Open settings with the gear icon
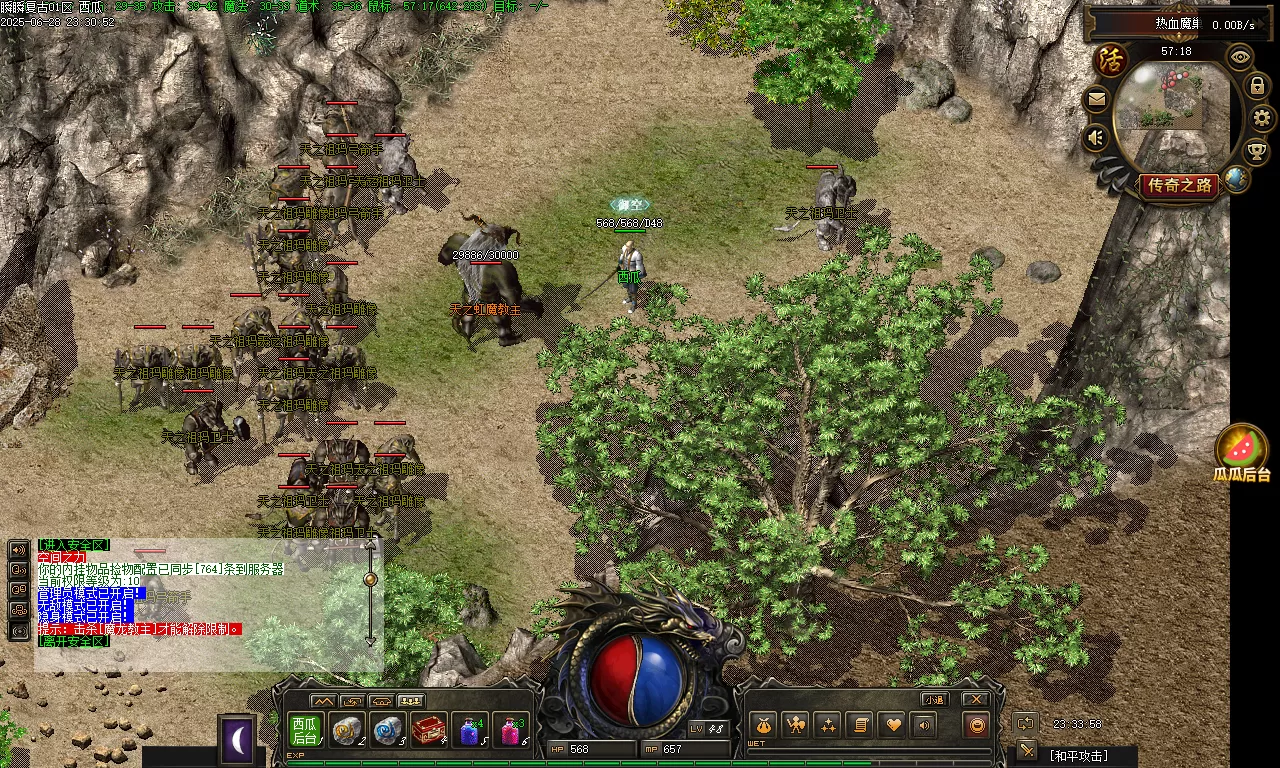This screenshot has width=1280, height=768. coord(1262,118)
